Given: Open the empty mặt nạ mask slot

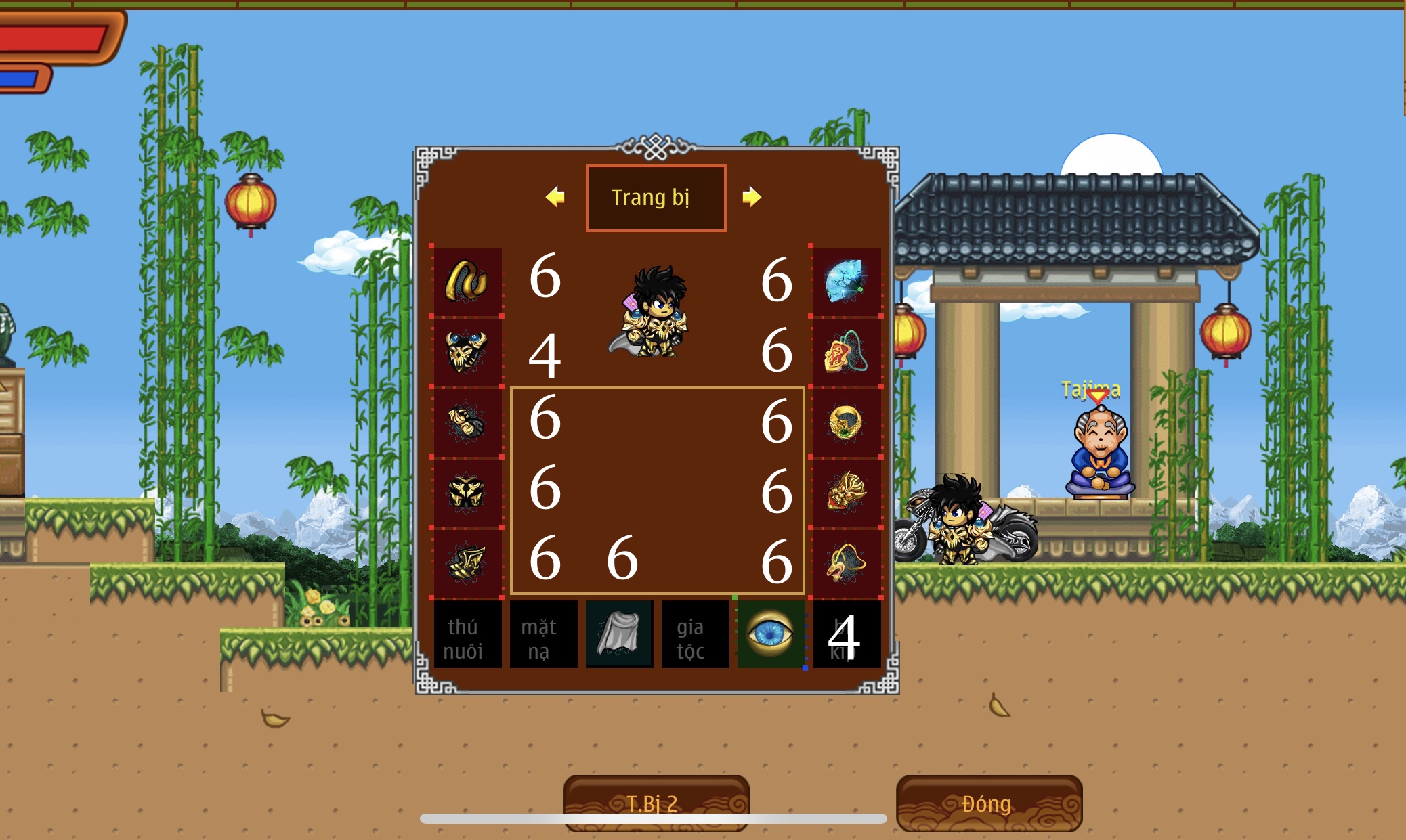Looking at the screenshot, I should 542,634.
